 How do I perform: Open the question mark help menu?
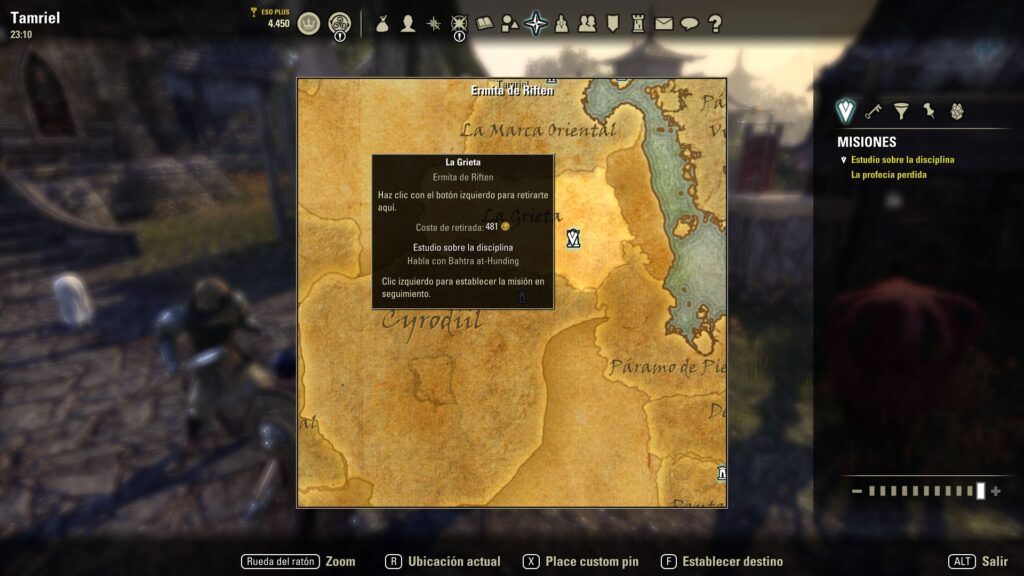coord(716,23)
